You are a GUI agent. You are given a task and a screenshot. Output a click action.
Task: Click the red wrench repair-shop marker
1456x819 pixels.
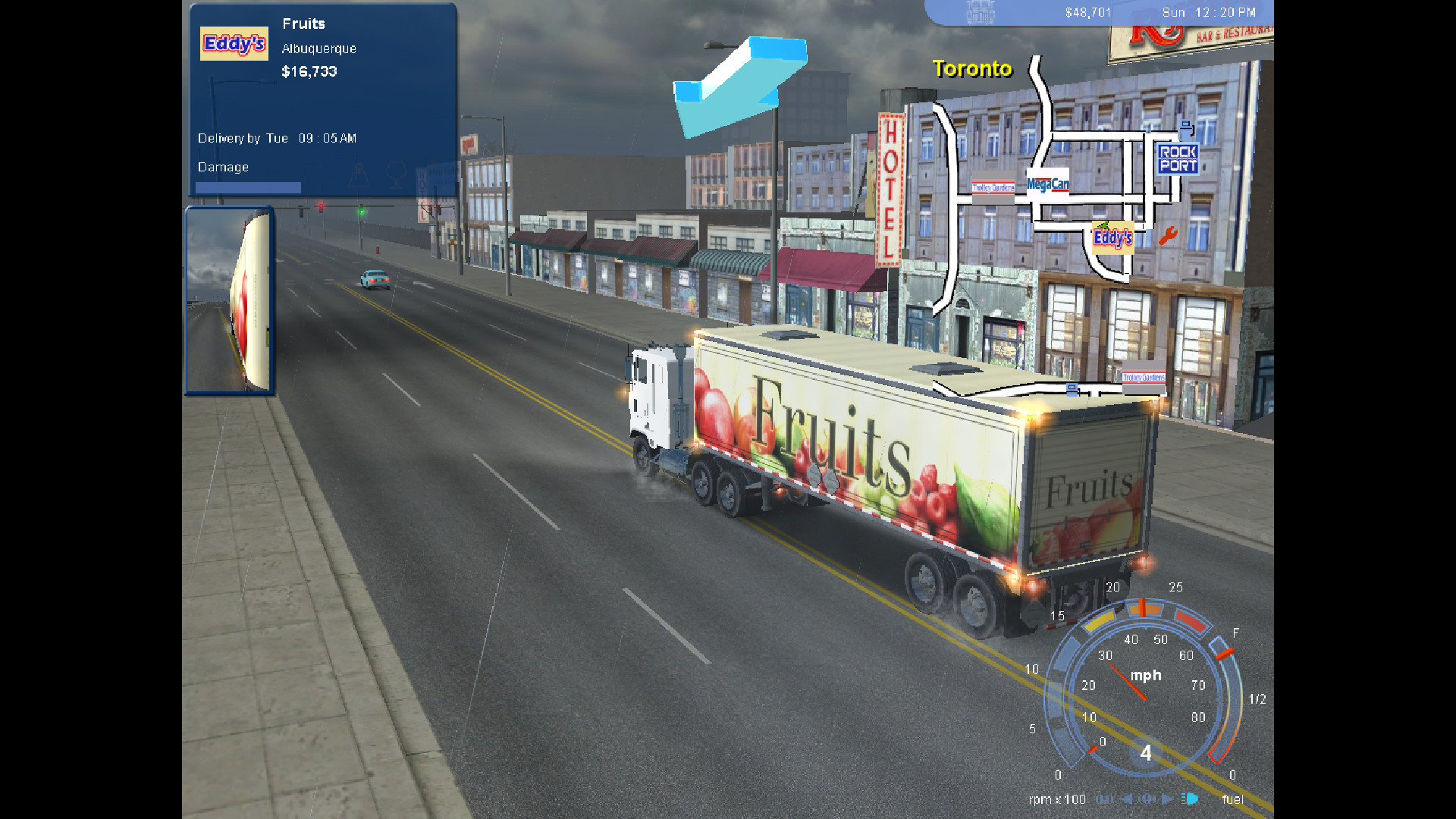[x=1168, y=236]
